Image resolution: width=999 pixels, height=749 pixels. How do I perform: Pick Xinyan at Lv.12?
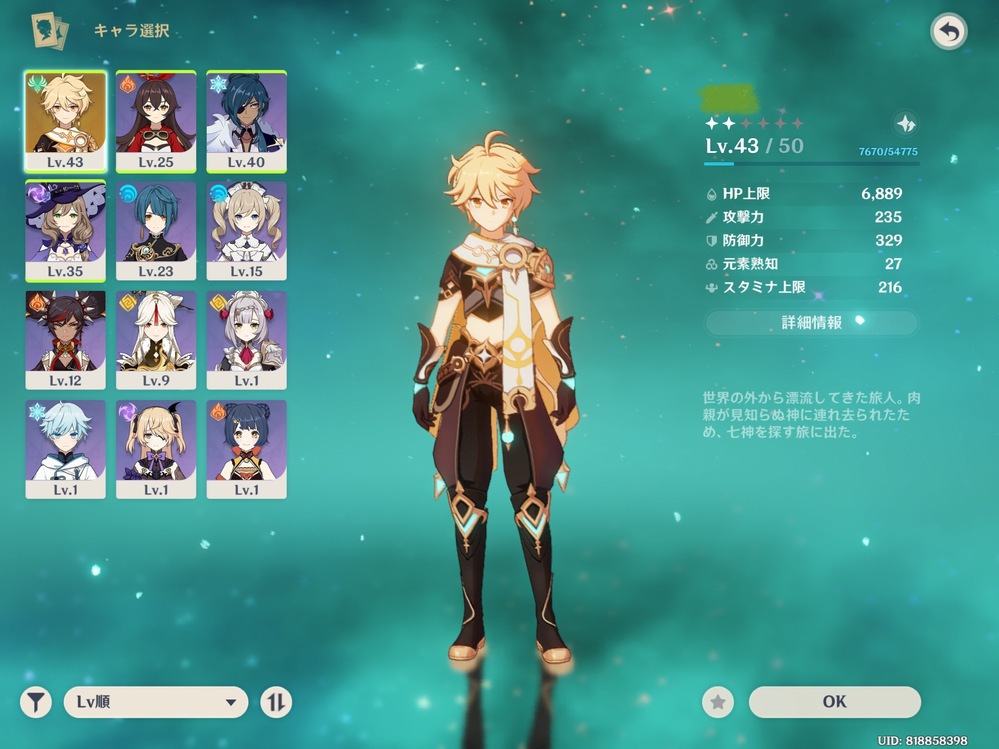point(65,339)
